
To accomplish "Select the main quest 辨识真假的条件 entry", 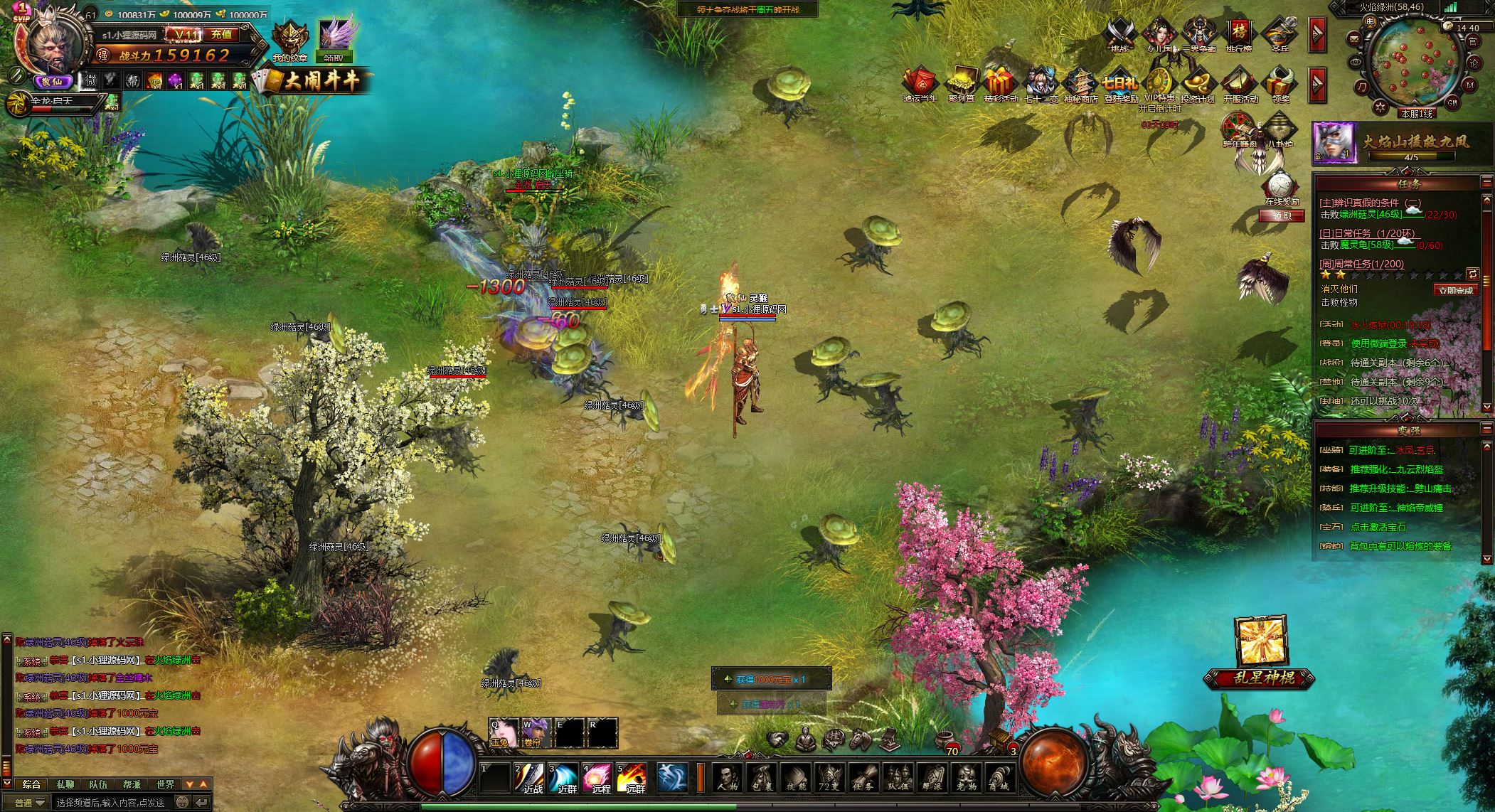I will tap(1359, 203).
